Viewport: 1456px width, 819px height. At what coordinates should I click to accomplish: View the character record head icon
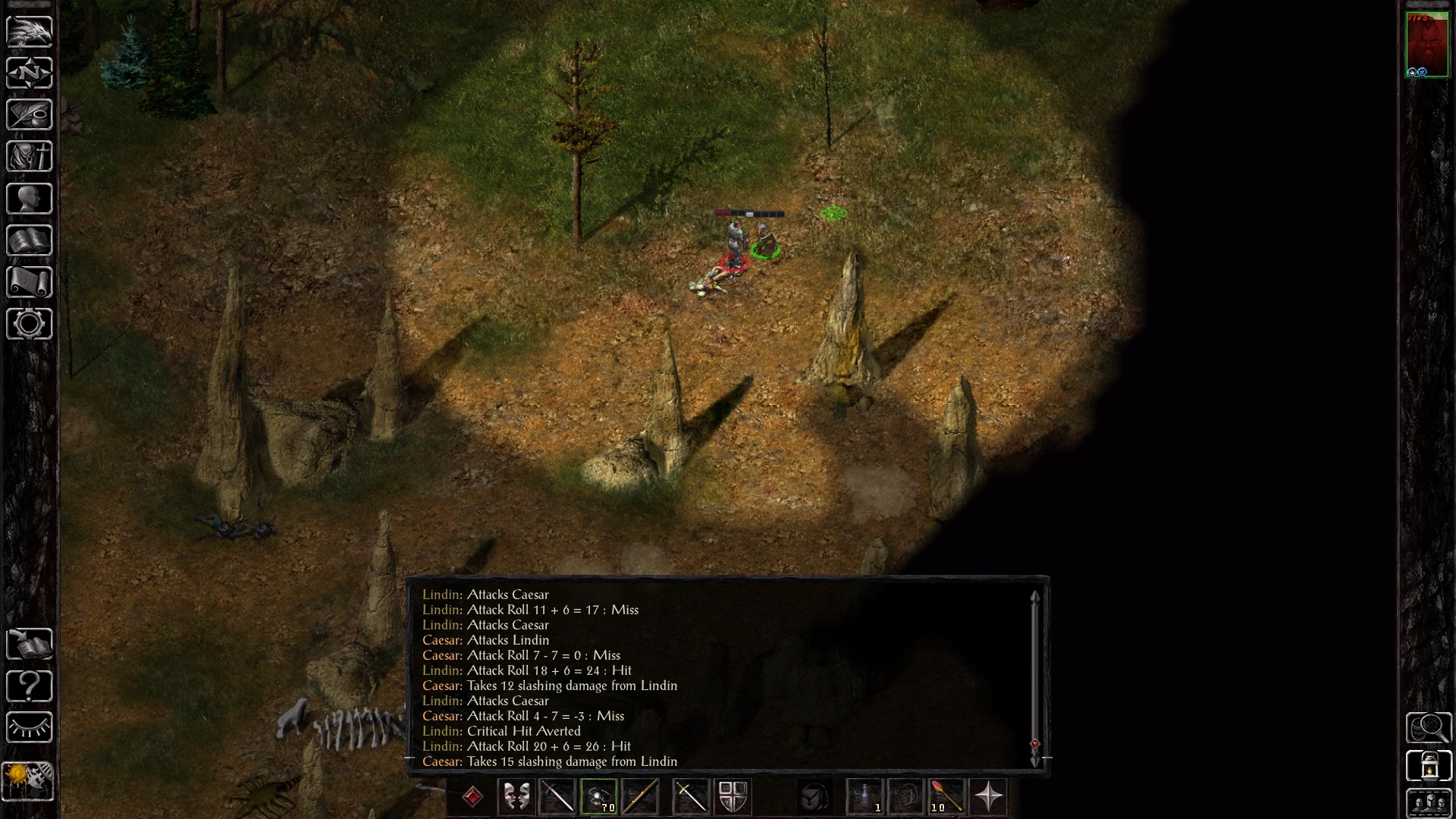coord(29,198)
